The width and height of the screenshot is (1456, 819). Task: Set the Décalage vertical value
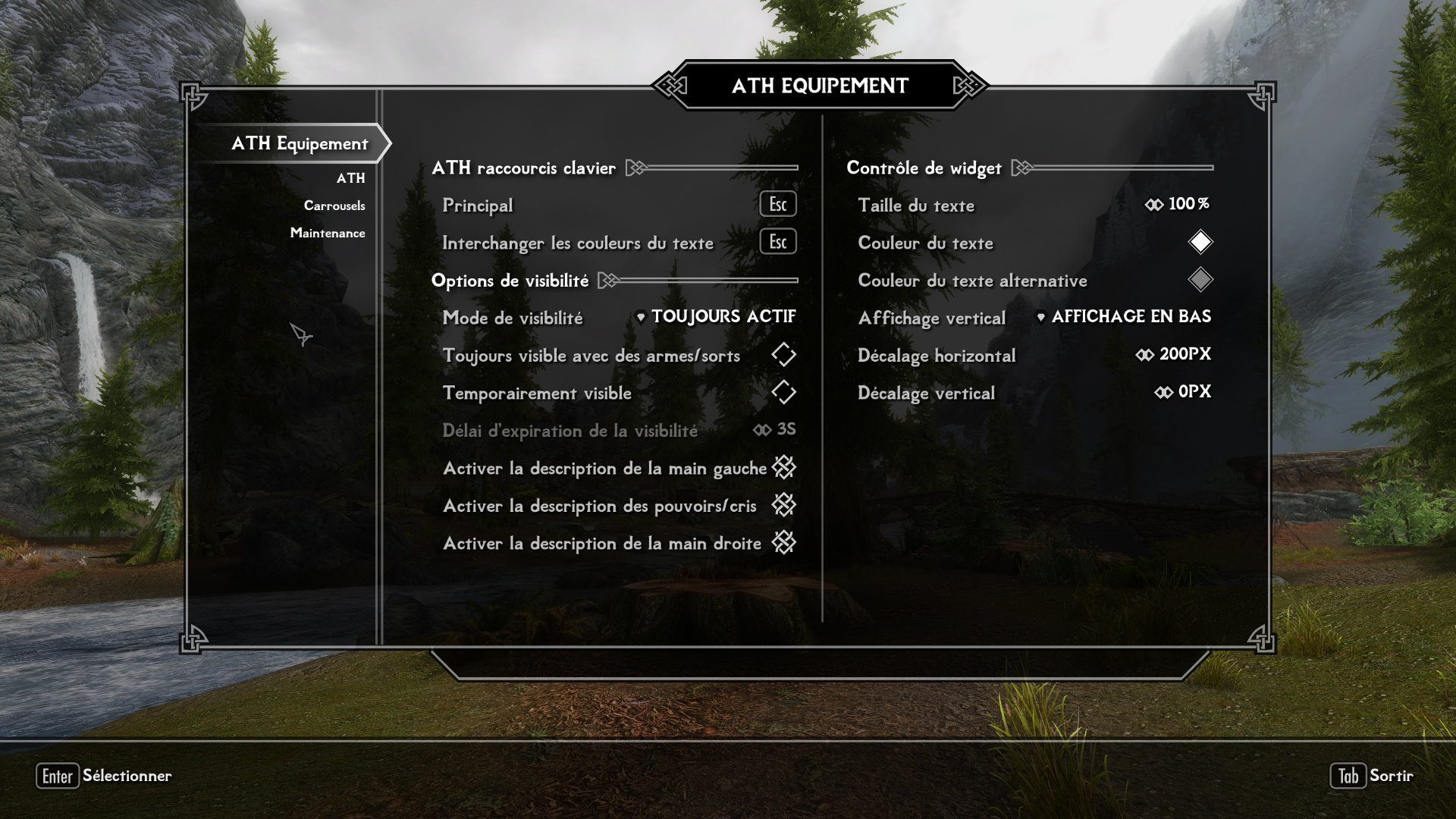tap(1182, 393)
